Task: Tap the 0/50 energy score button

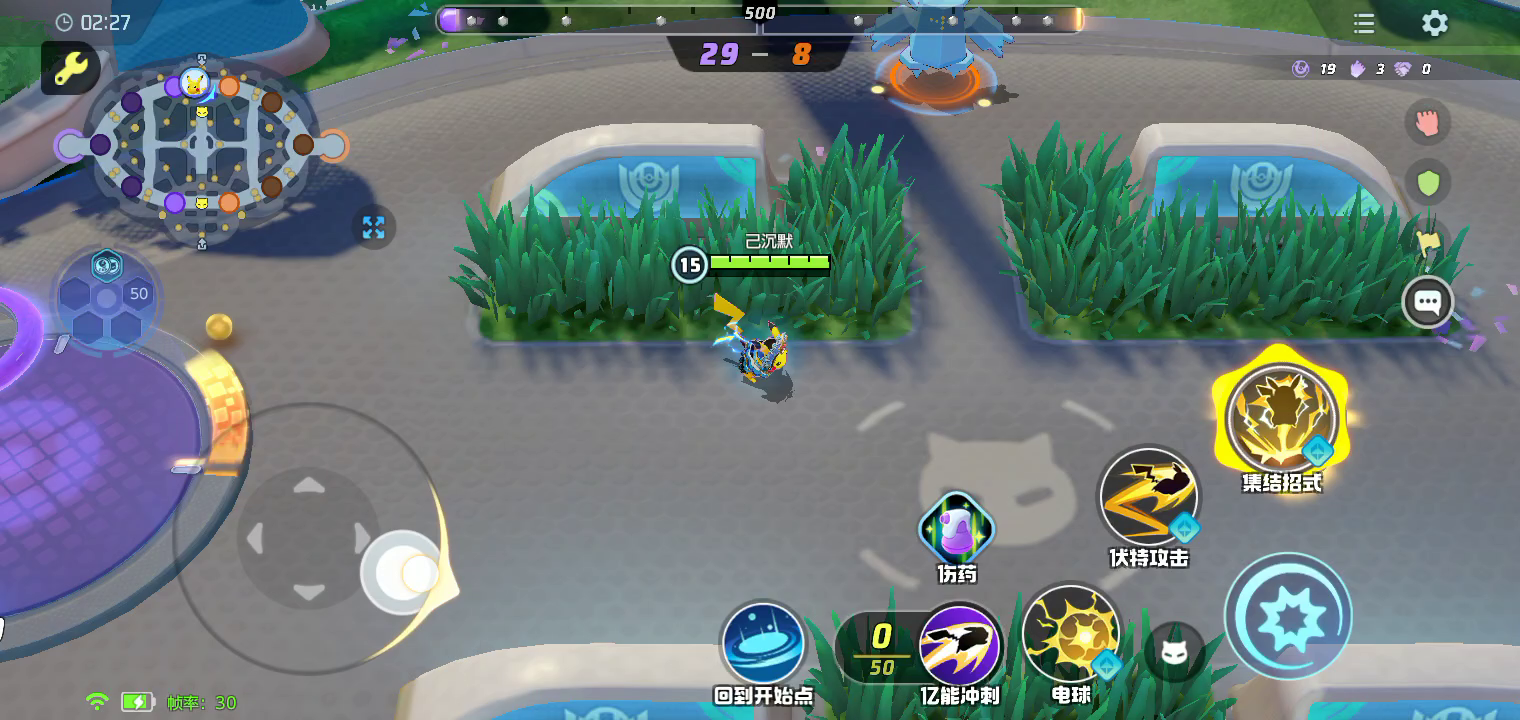Action: (880, 648)
